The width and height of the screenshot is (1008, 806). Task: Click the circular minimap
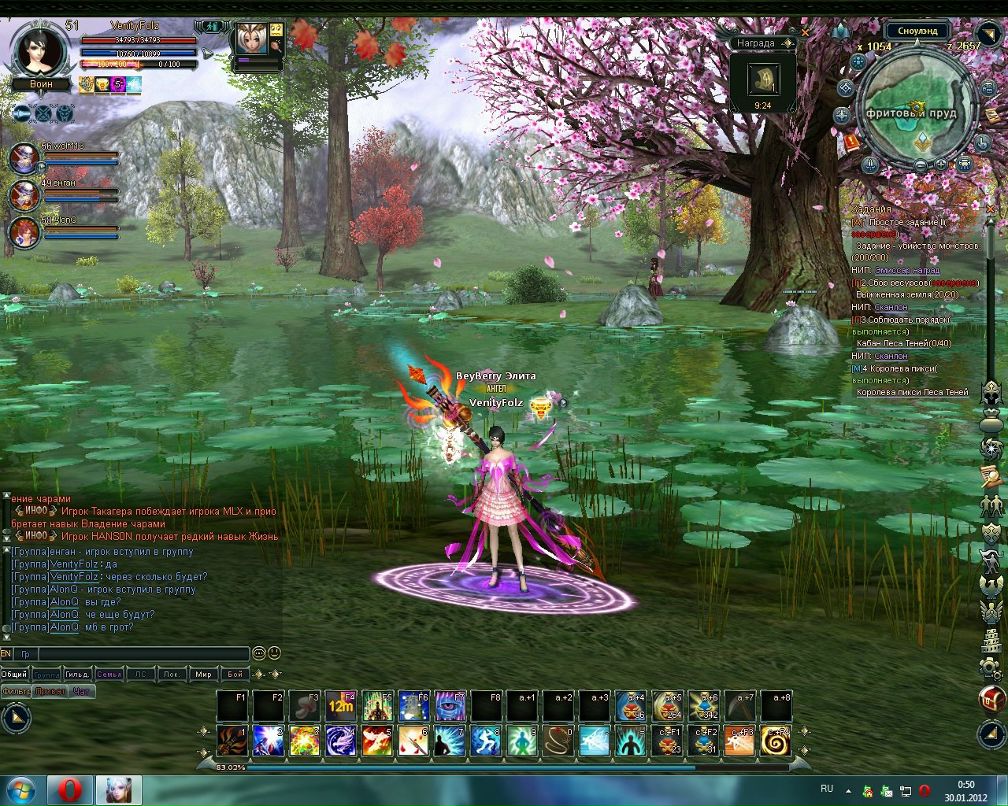[914, 107]
